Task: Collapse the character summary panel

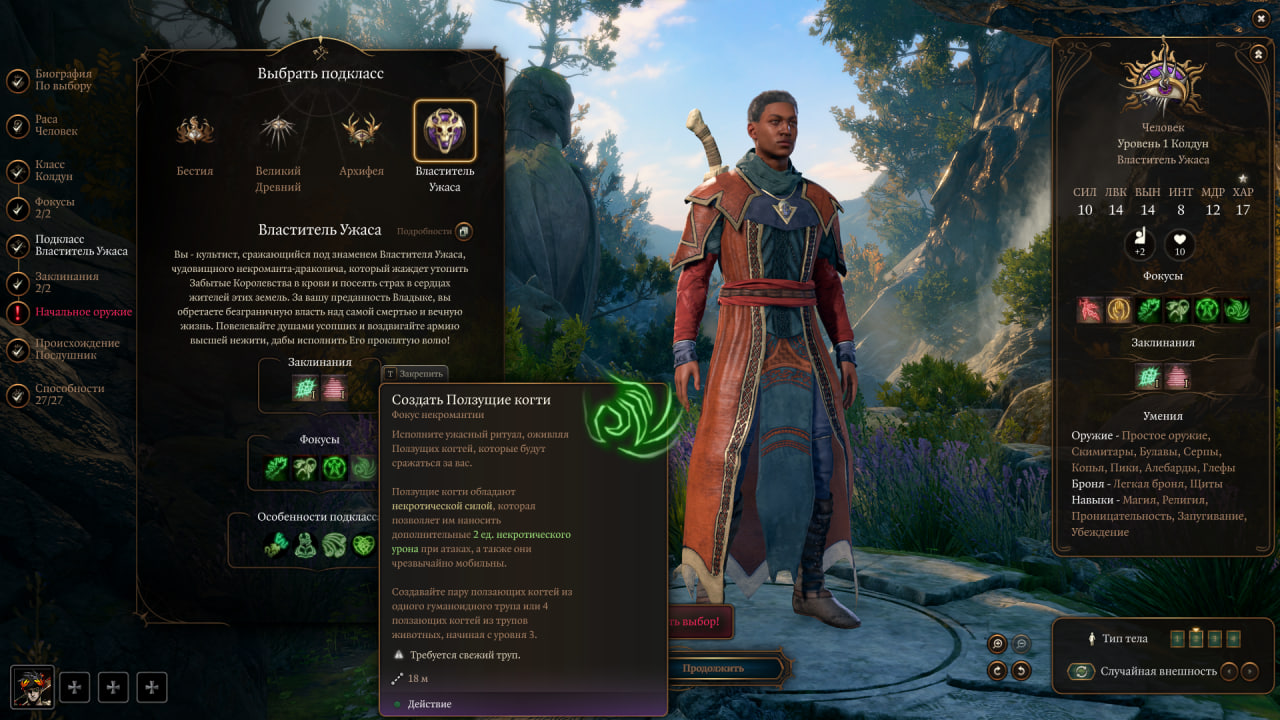Action: point(1257,53)
